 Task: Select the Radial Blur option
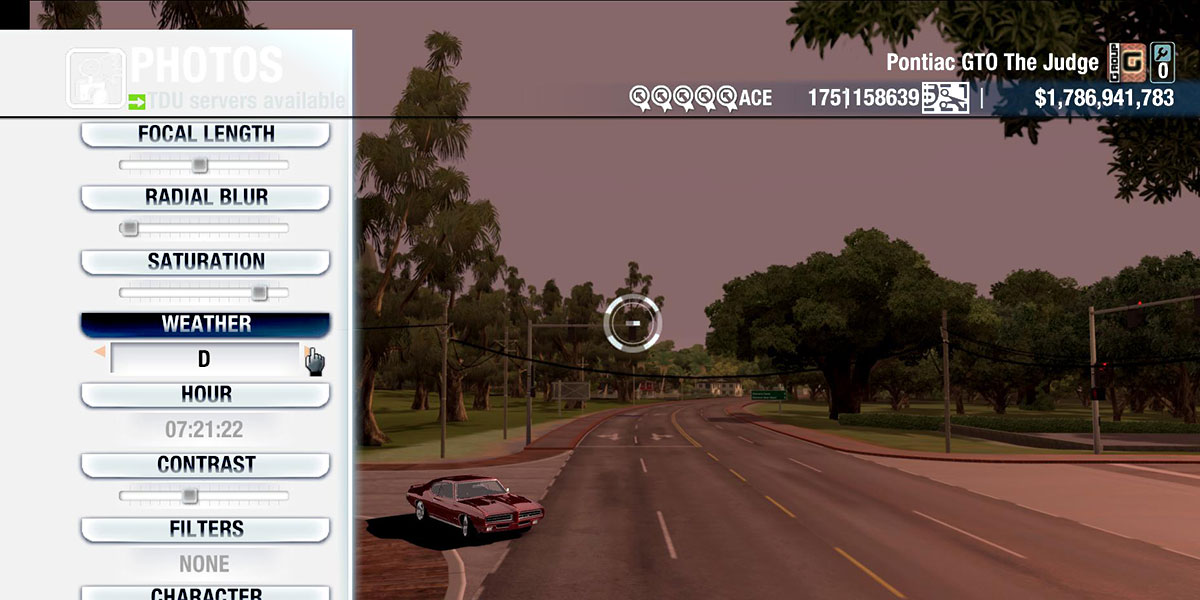click(x=205, y=197)
